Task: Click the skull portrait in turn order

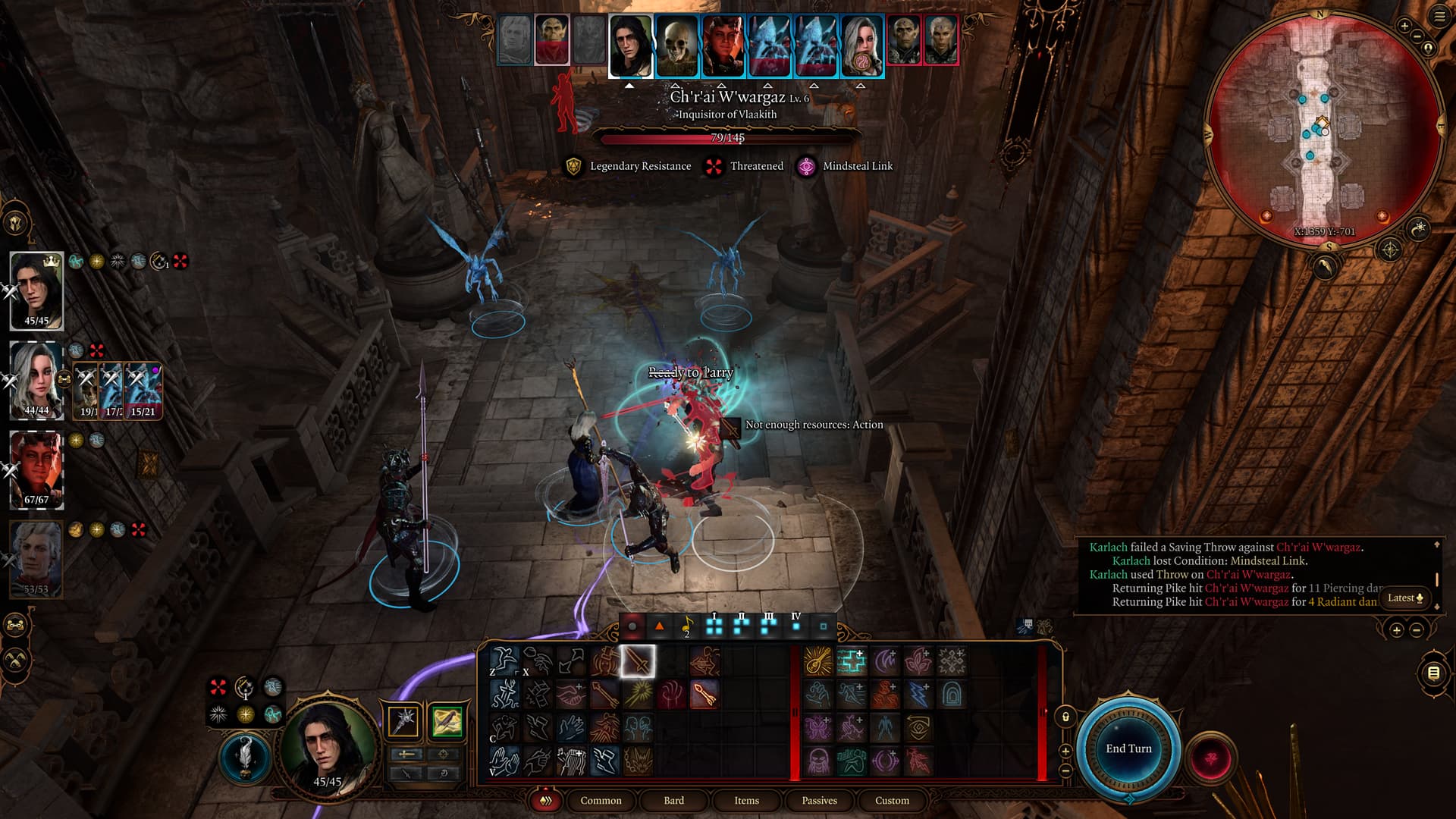Action: (x=676, y=45)
